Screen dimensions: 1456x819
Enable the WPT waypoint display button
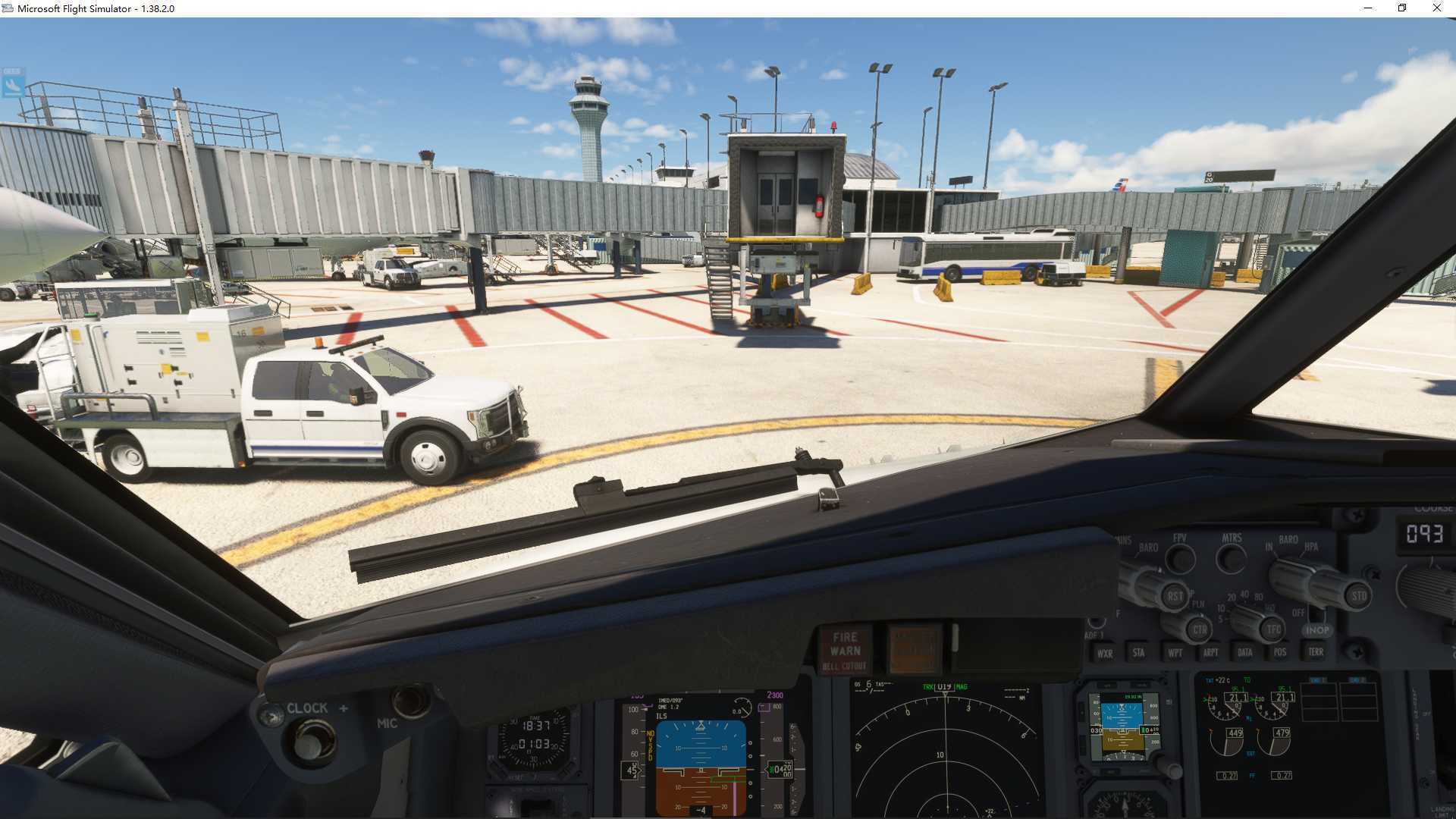(x=1175, y=652)
